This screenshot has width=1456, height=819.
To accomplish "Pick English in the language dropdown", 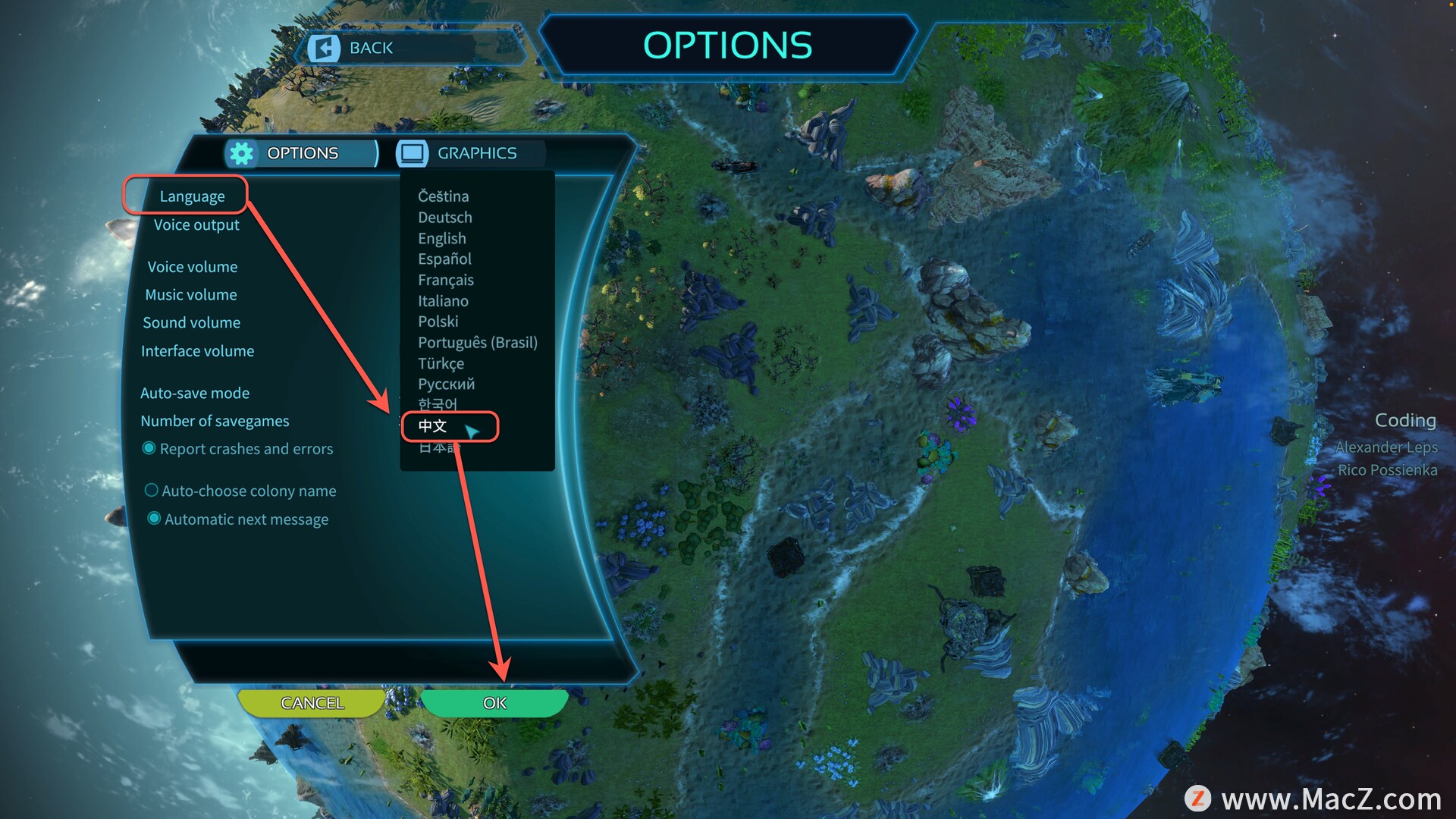I will (x=442, y=239).
